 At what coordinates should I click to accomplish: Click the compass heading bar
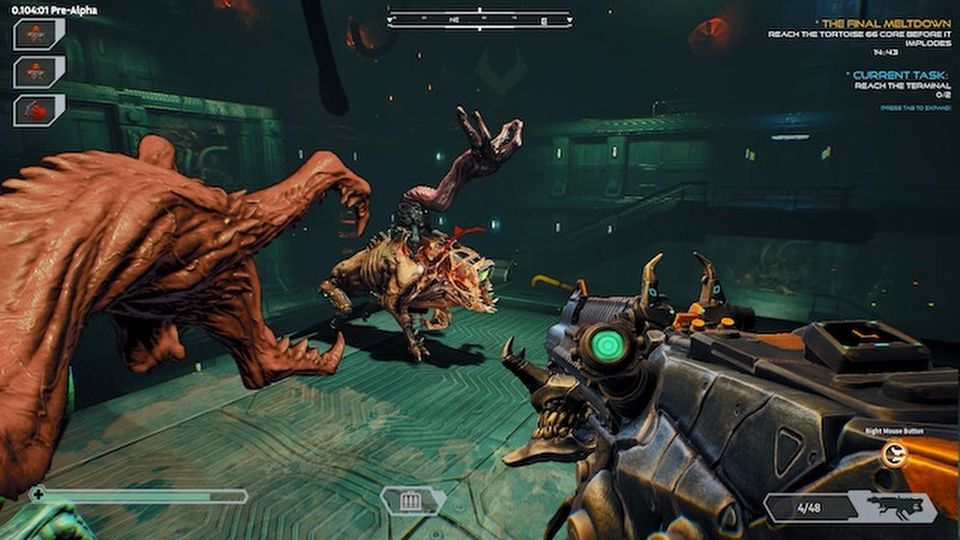(479, 19)
